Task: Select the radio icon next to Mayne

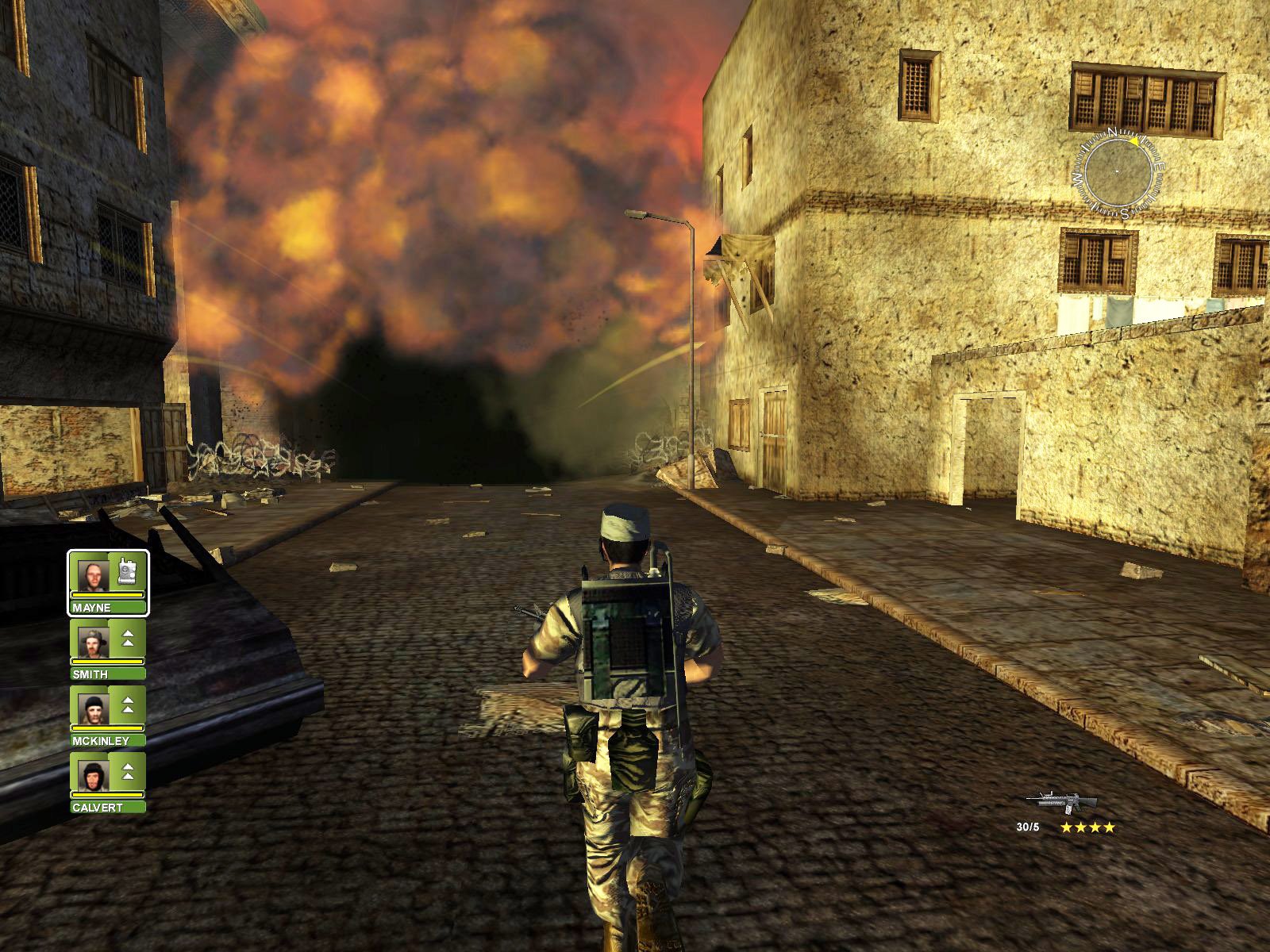Action: (127, 574)
